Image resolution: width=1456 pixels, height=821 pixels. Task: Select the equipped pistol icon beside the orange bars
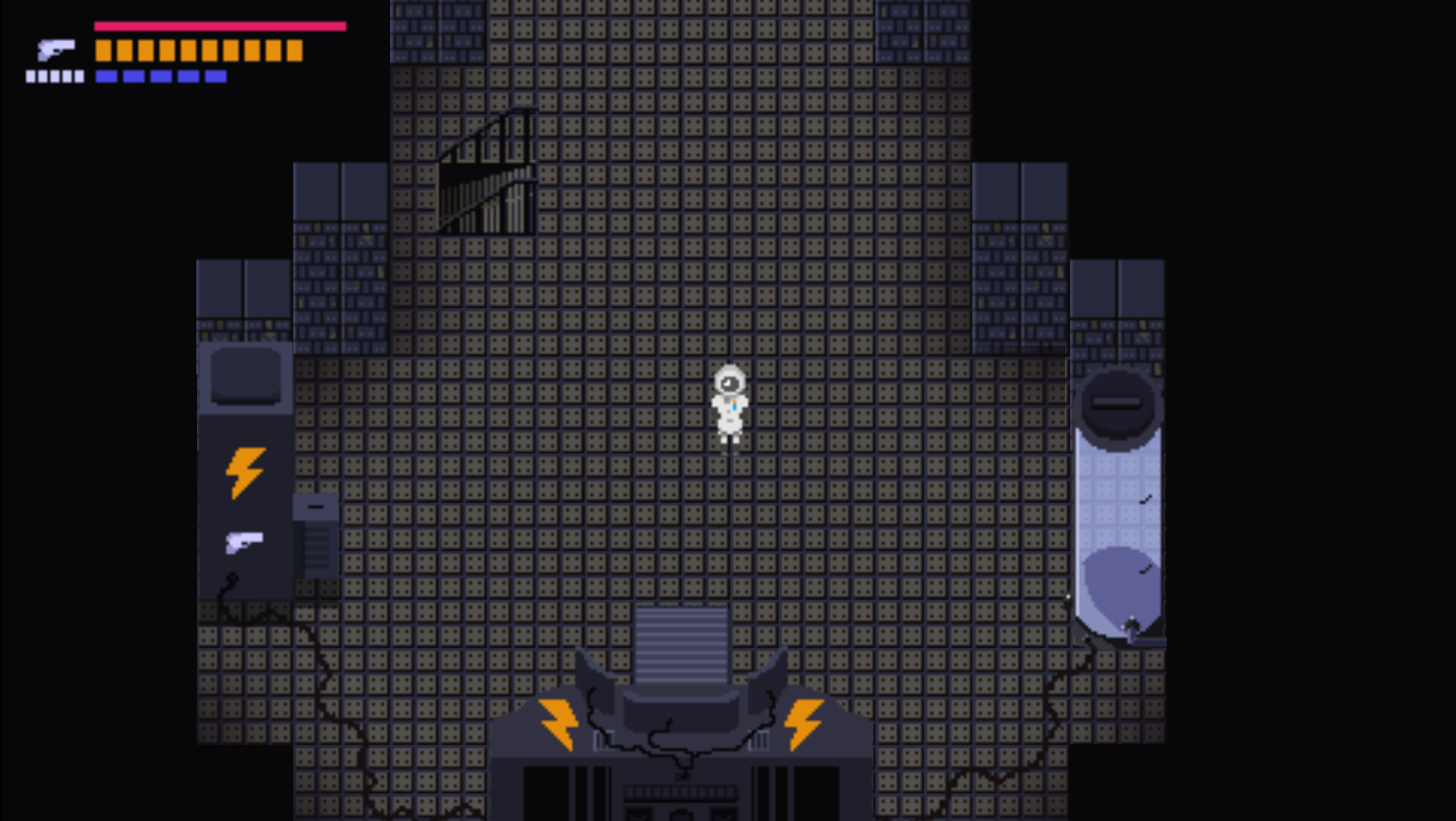pyautogui.click(x=56, y=50)
